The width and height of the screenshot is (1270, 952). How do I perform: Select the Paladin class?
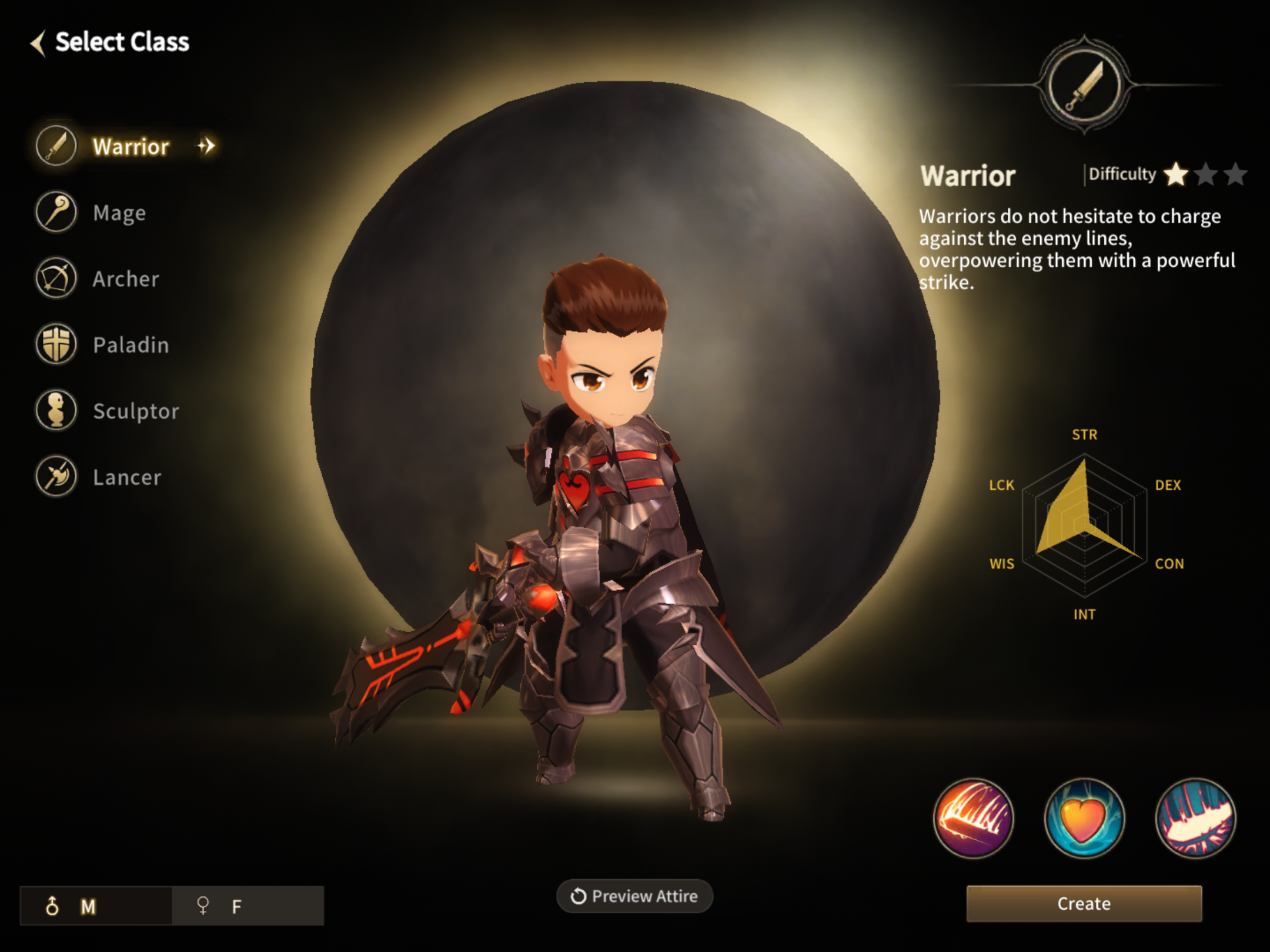(130, 344)
